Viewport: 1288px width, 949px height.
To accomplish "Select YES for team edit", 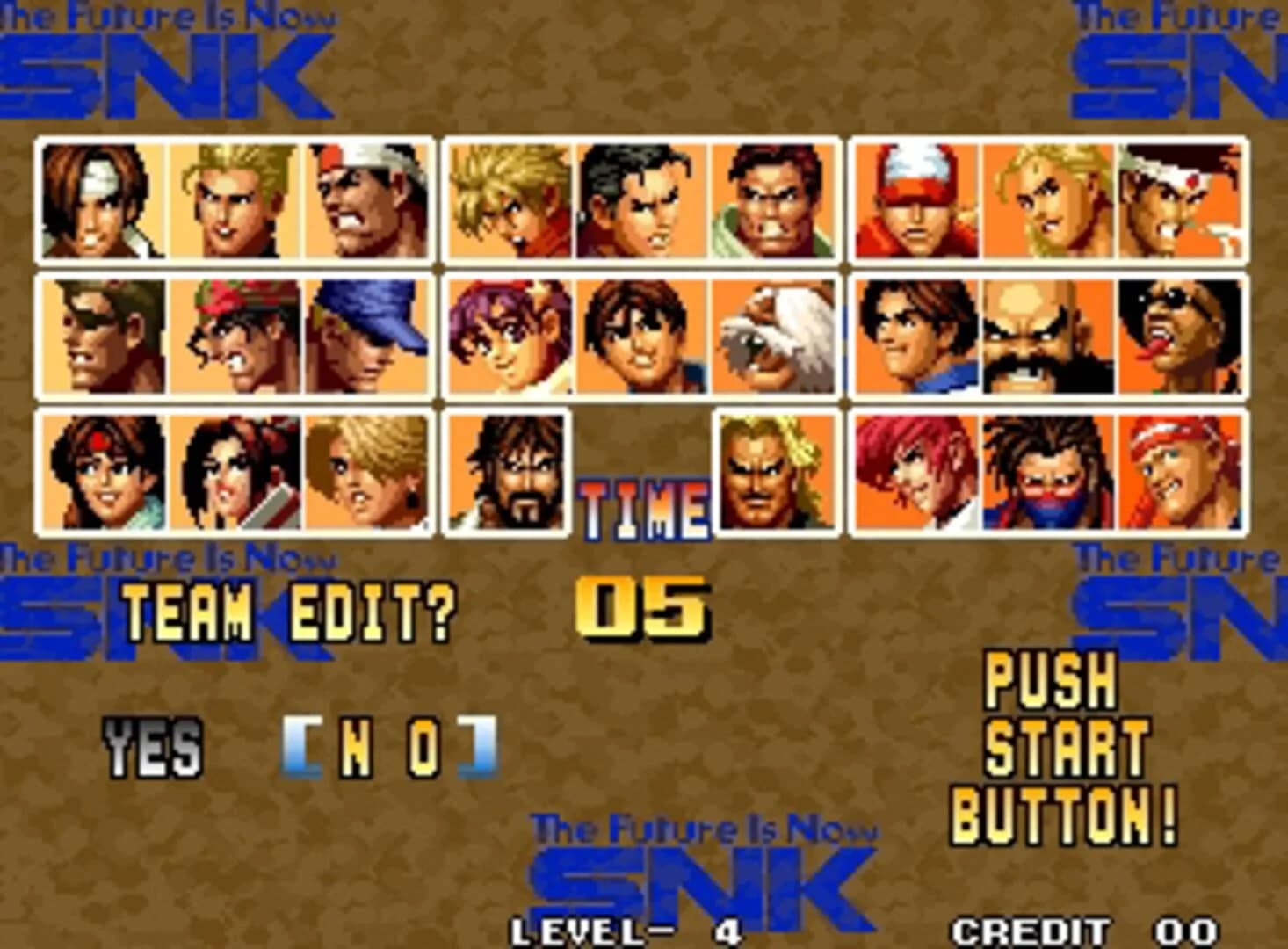I will point(154,744).
